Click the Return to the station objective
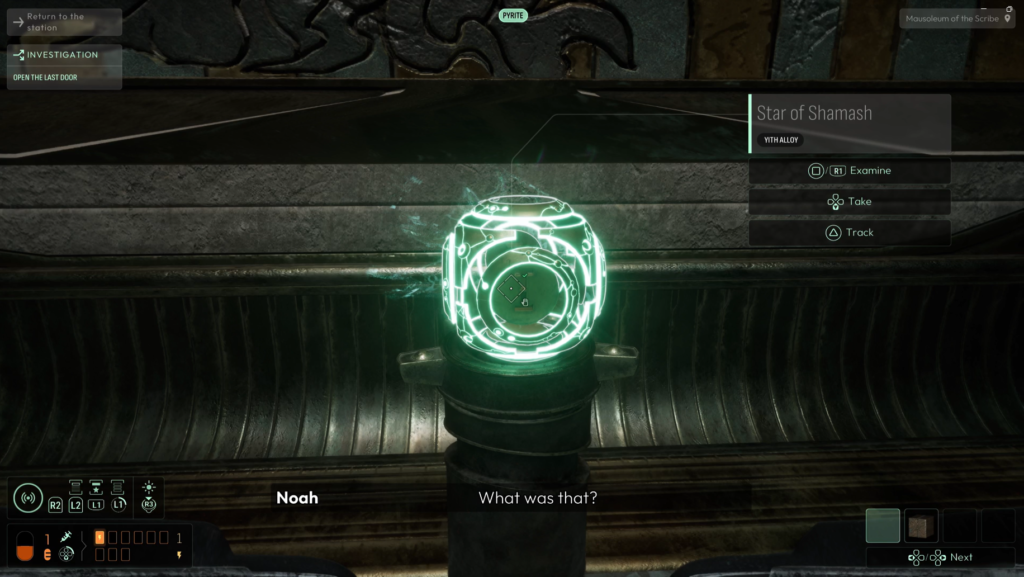The height and width of the screenshot is (577, 1024). click(x=64, y=22)
